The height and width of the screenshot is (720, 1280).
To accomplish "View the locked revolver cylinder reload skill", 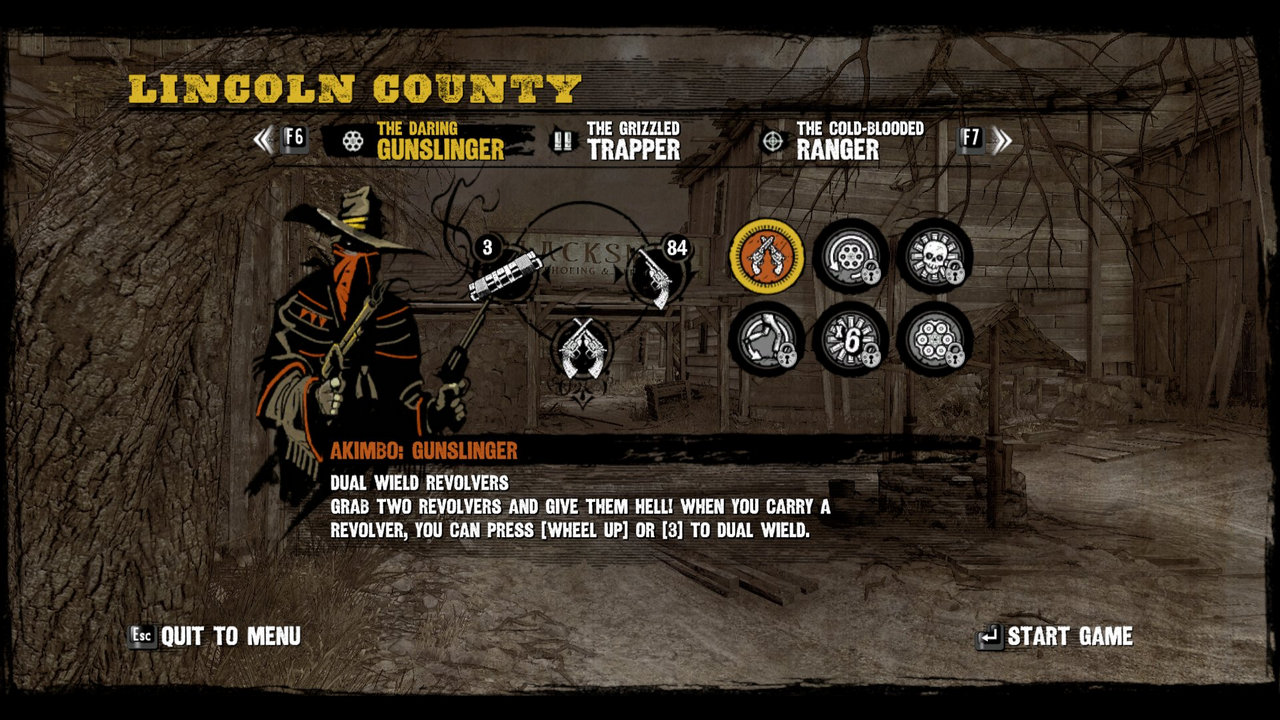I will 850,256.
